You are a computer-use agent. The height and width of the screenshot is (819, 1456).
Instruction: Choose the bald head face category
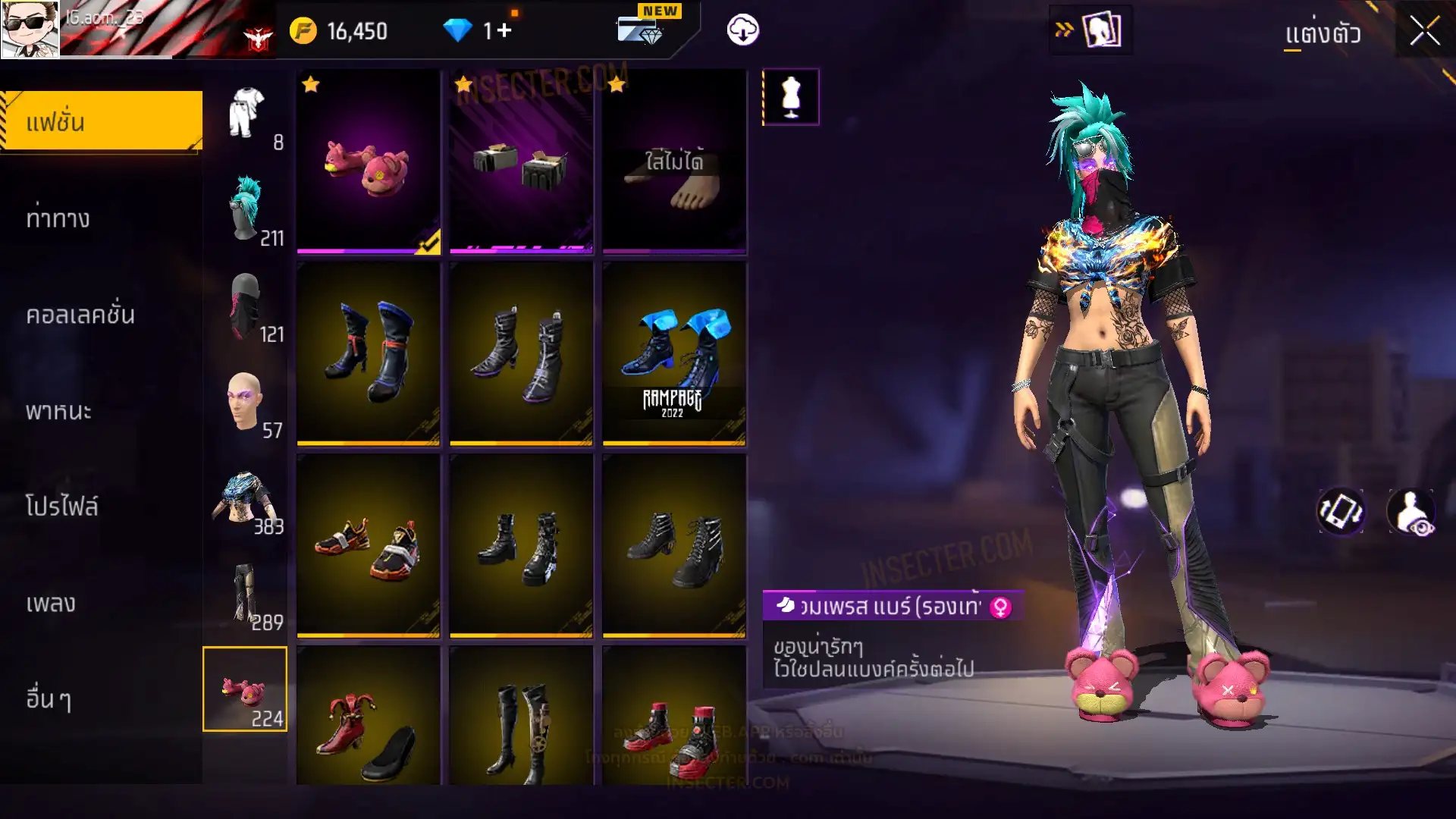(246, 402)
